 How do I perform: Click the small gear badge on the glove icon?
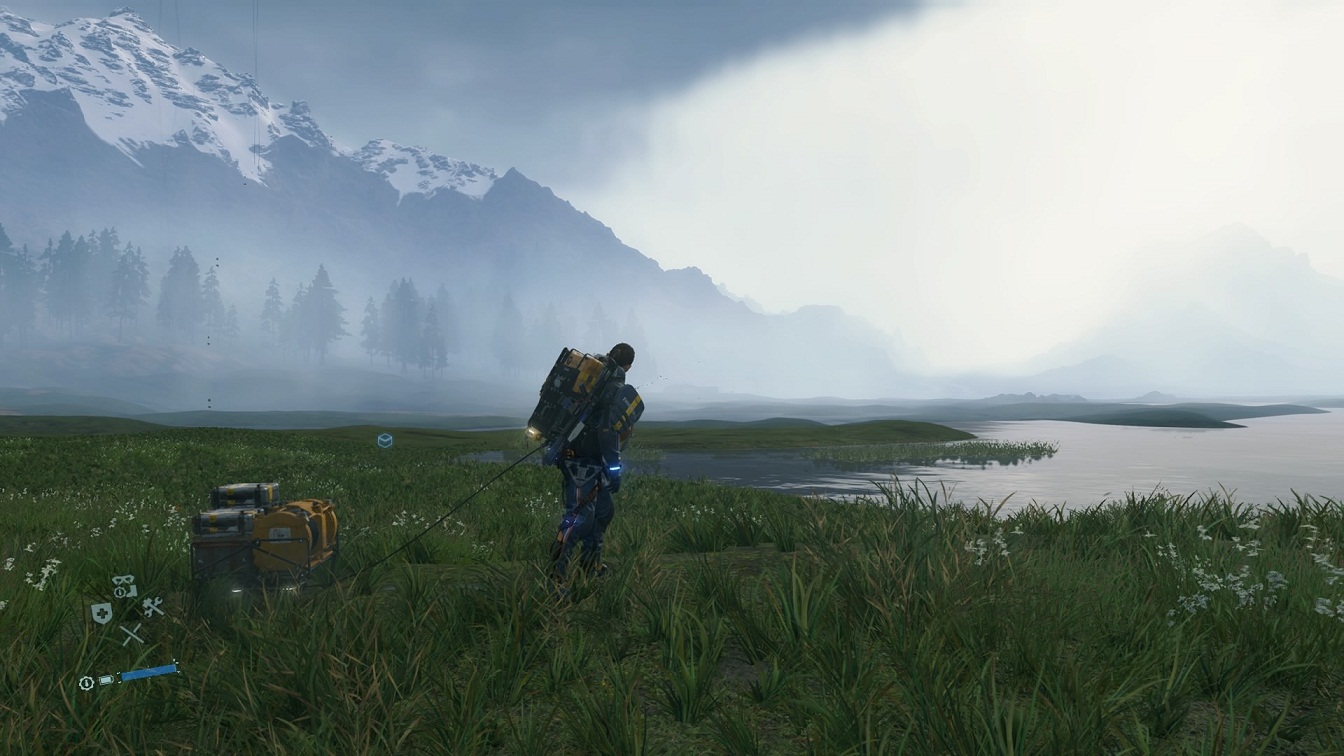119,592
